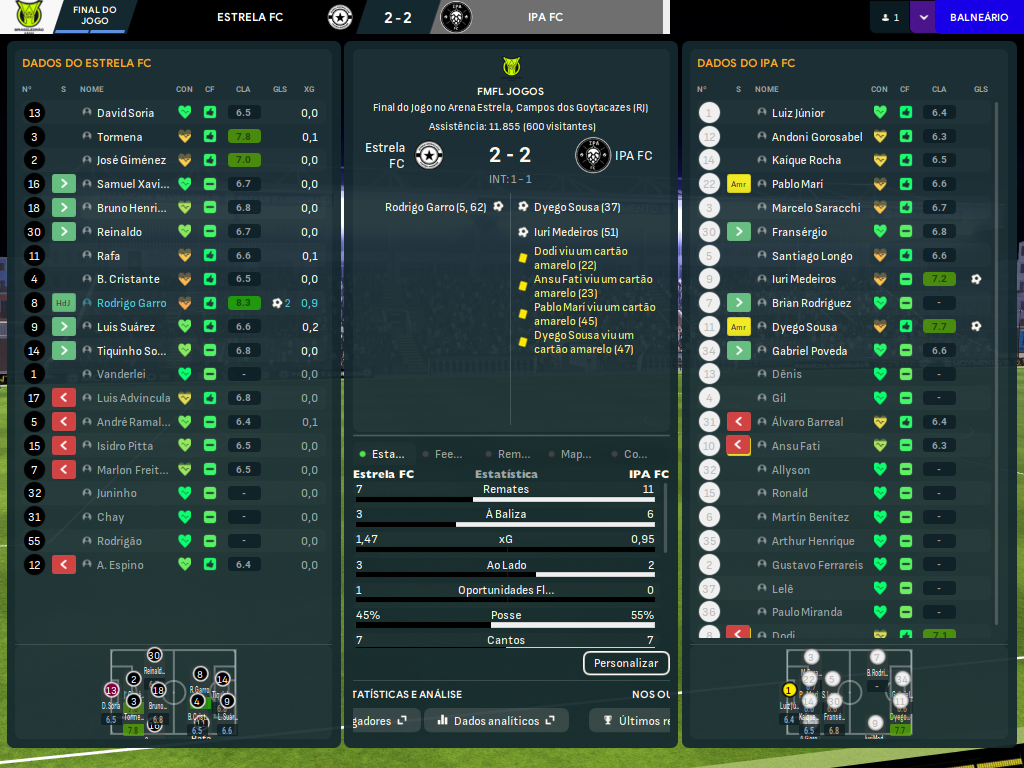Click the Estrela FC name in header

coord(250,17)
